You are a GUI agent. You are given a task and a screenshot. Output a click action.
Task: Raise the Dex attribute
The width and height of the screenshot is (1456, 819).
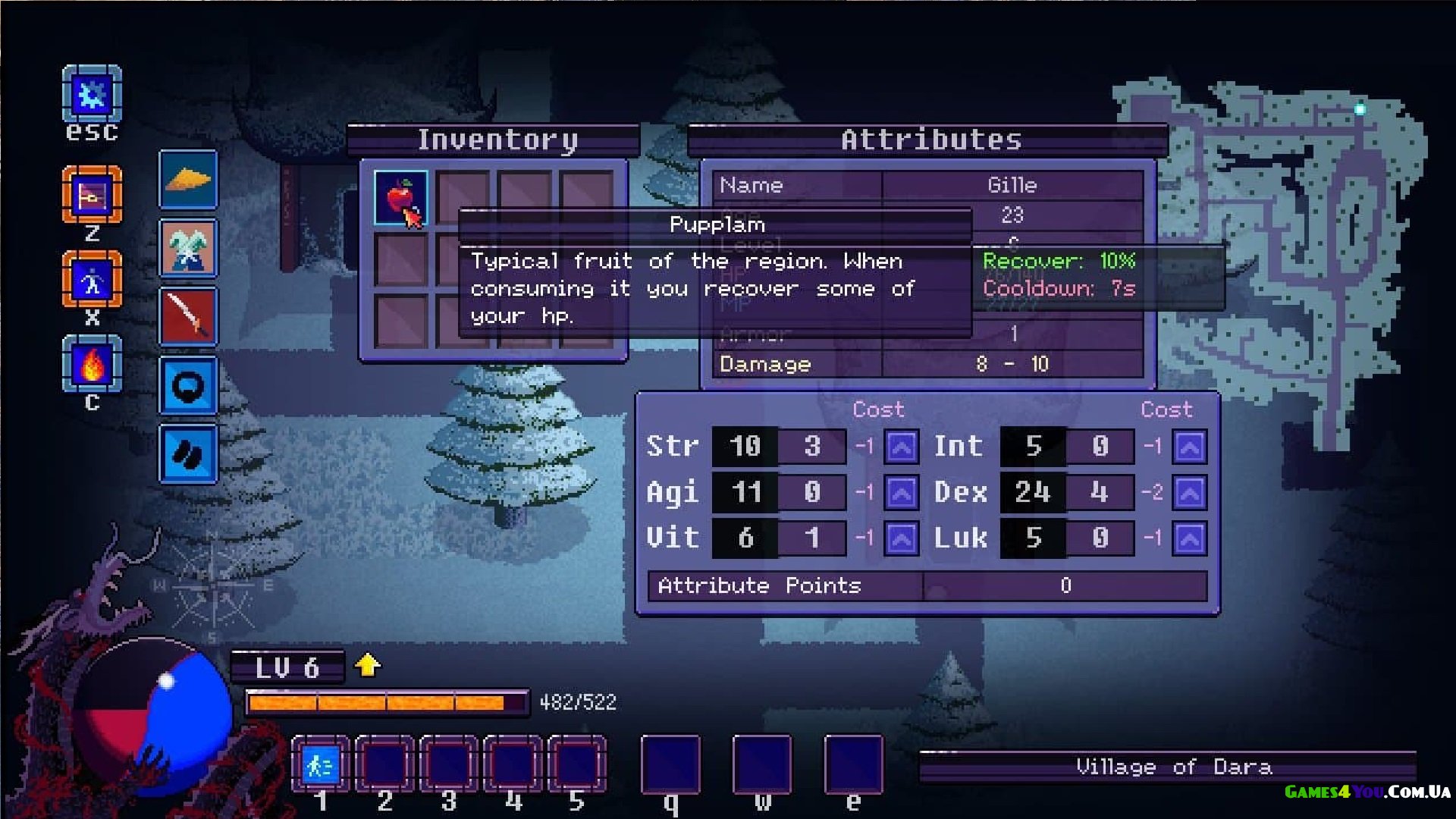tap(1189, 493)
